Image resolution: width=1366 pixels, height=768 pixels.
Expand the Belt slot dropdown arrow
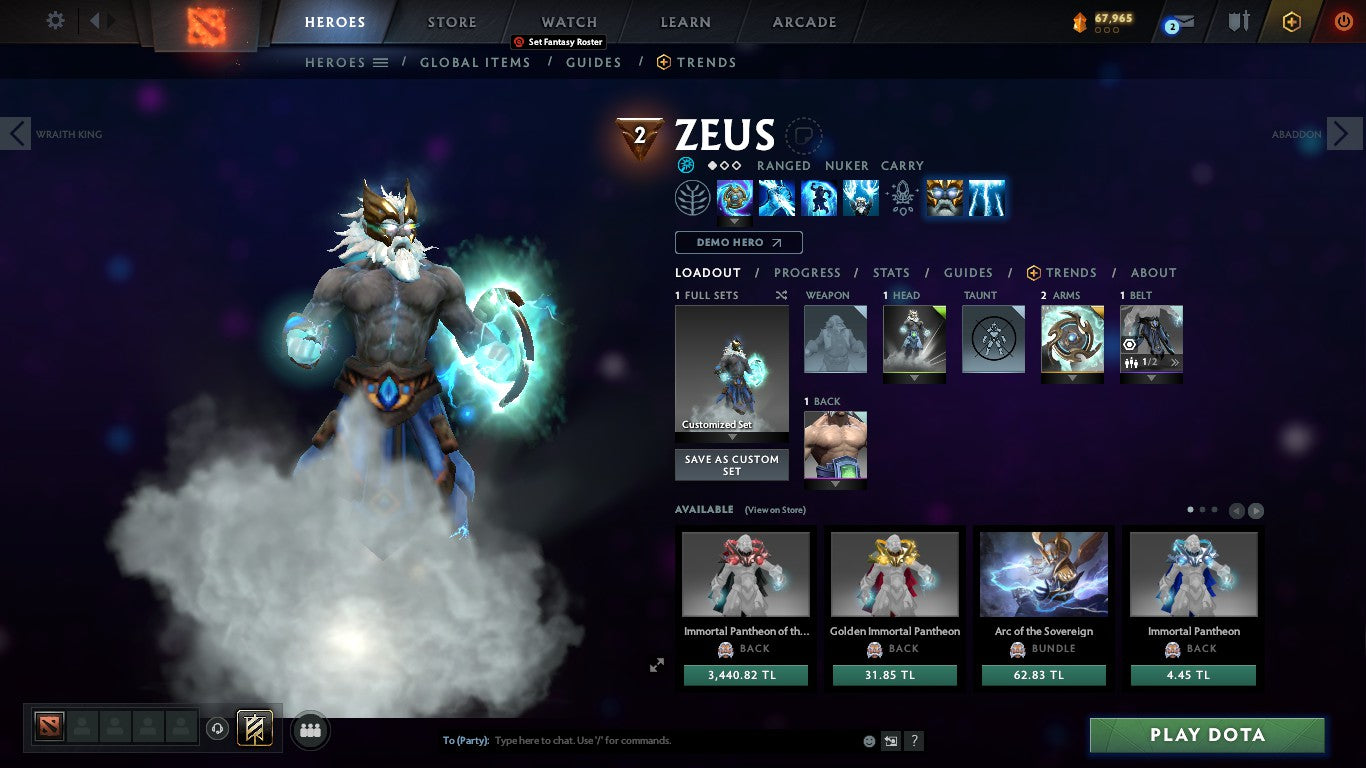(1151, 380)
